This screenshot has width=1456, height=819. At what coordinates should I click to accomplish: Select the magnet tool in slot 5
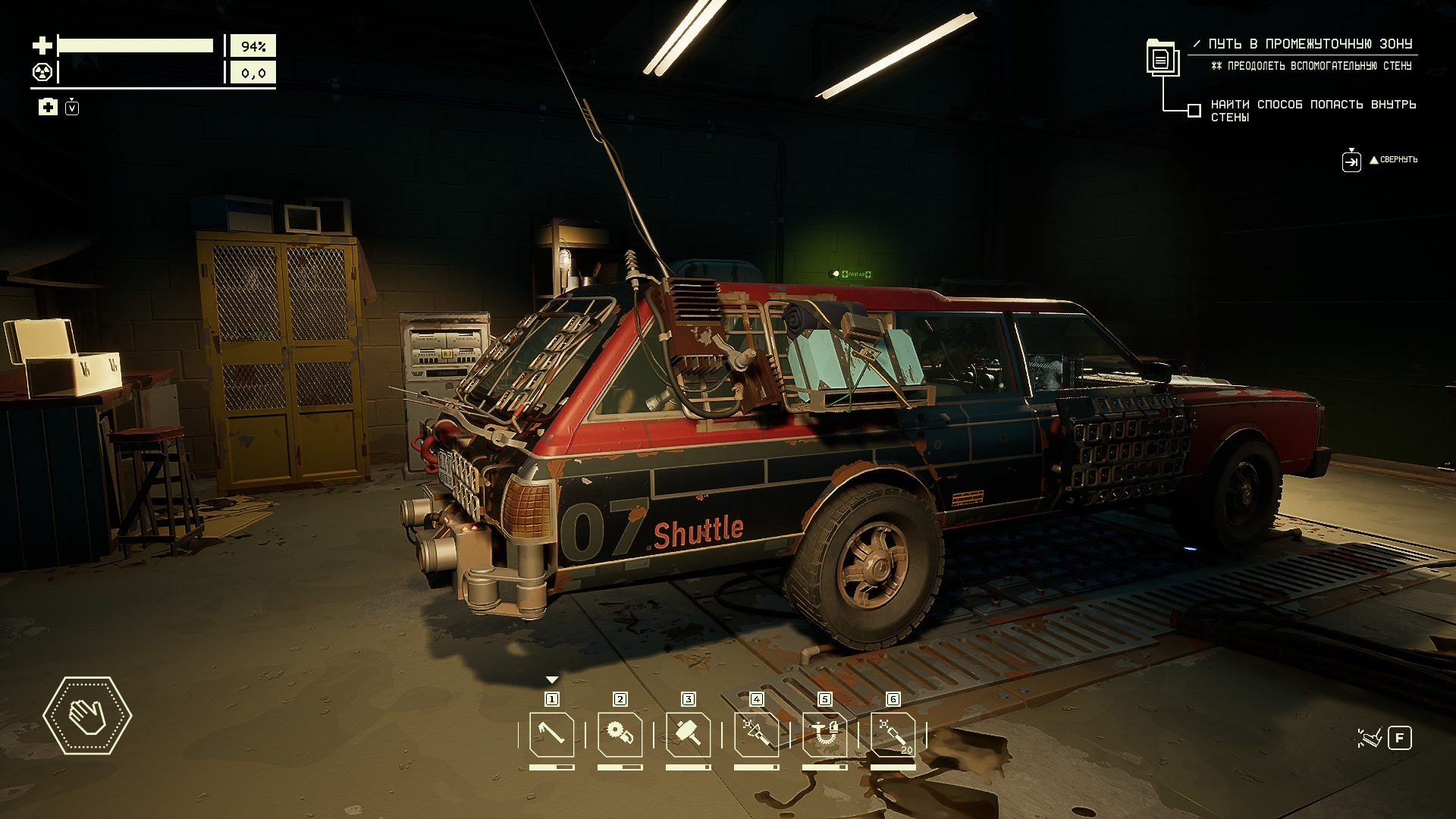coord(824,734)
